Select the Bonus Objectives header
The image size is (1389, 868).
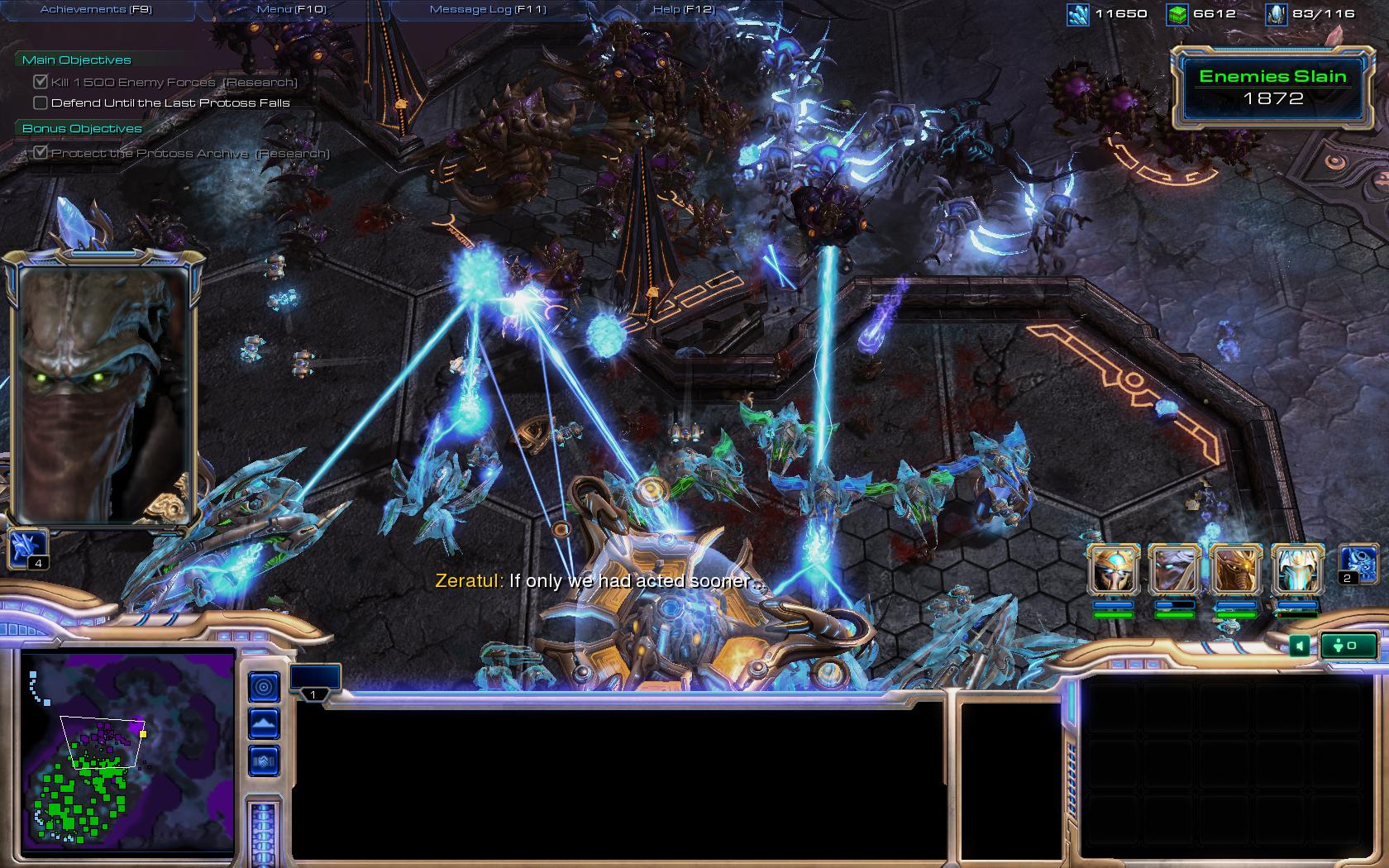tap(82, 128)
